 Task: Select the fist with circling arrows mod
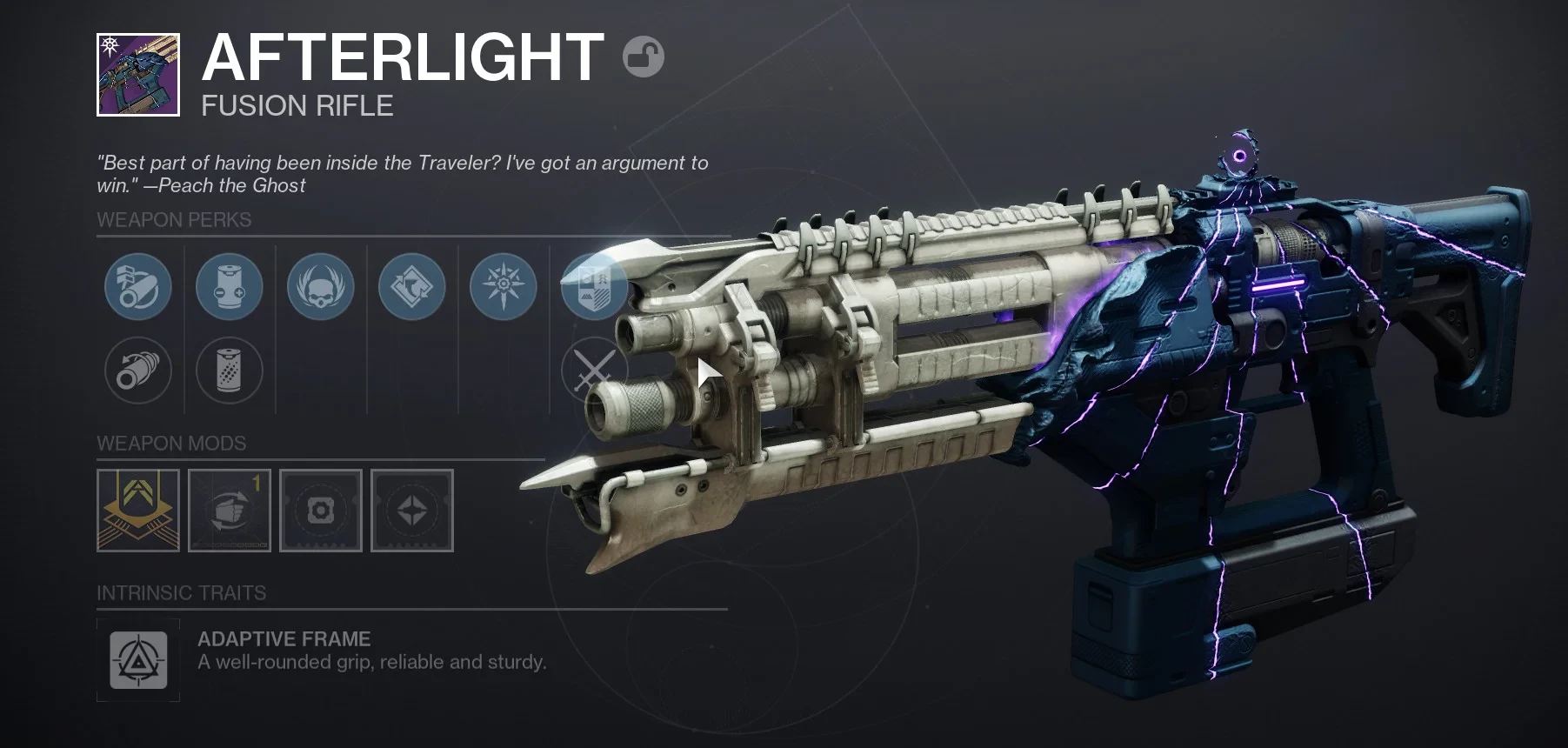click(x=230, y=511)
